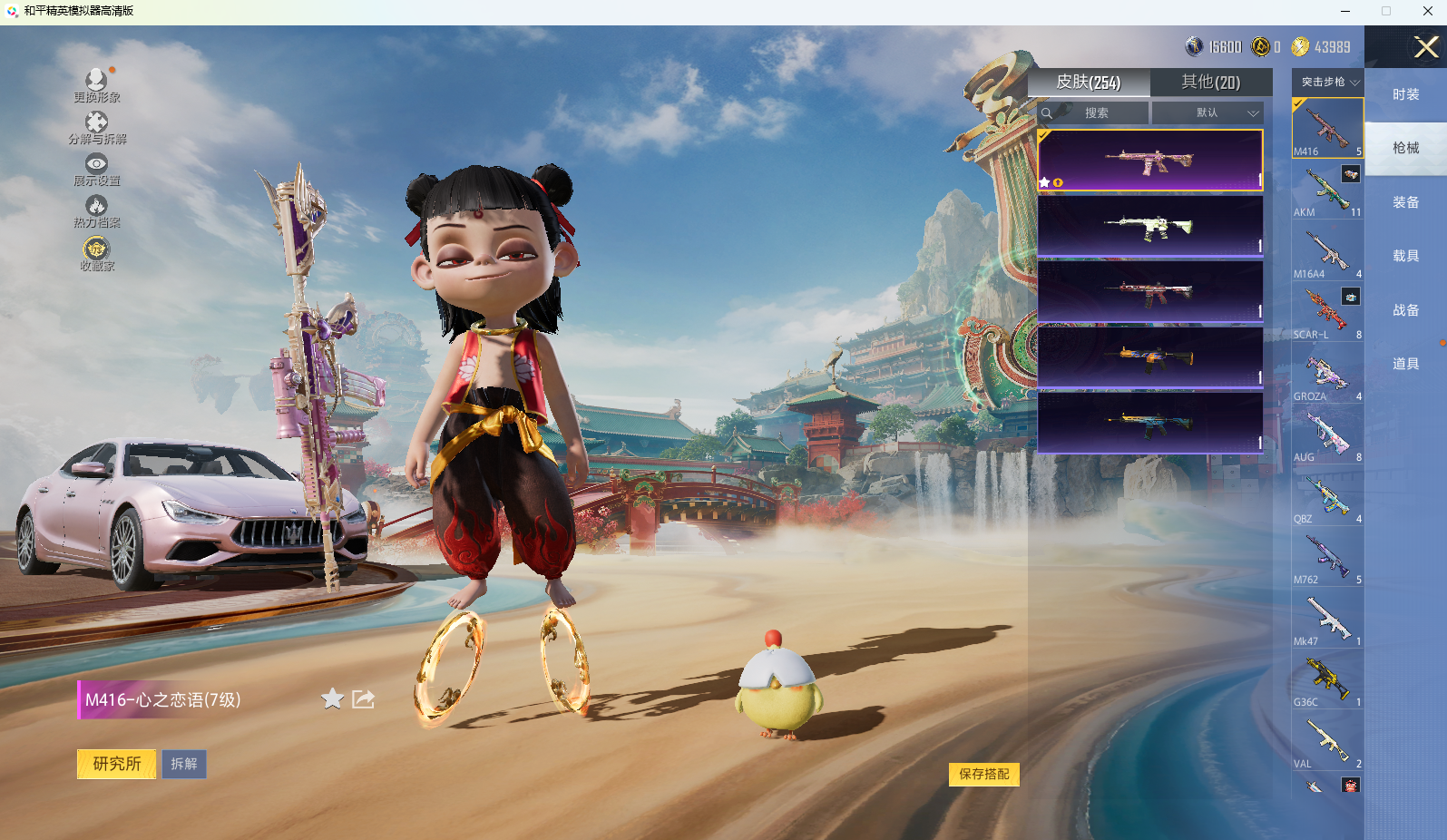Switch to the 时装 category tab
The height and width of the screenshot is (840, 1447).
[1405, 94]
